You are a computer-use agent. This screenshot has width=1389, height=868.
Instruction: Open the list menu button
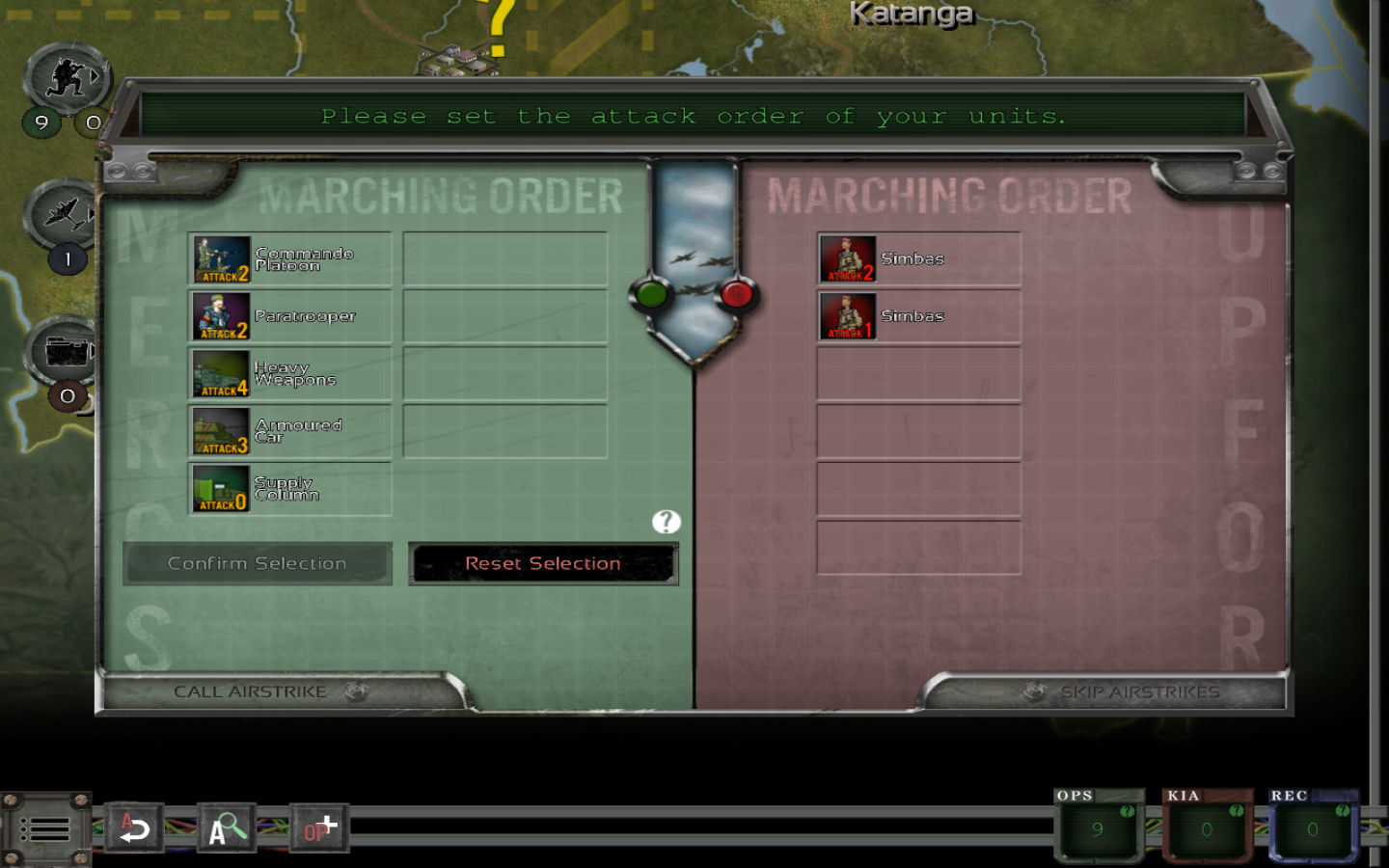tap(44, 829)
